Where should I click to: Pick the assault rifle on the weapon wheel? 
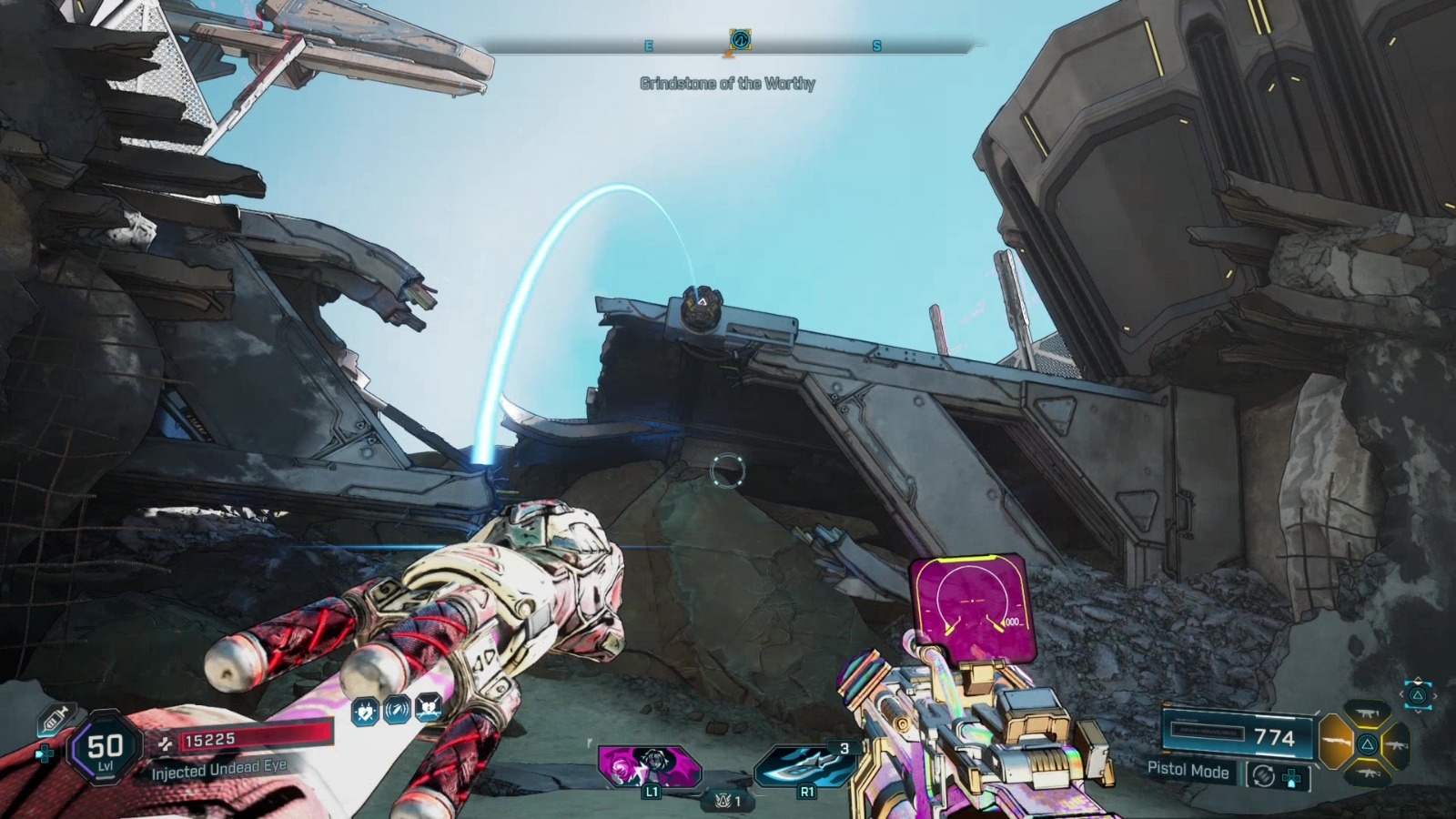1398,744
